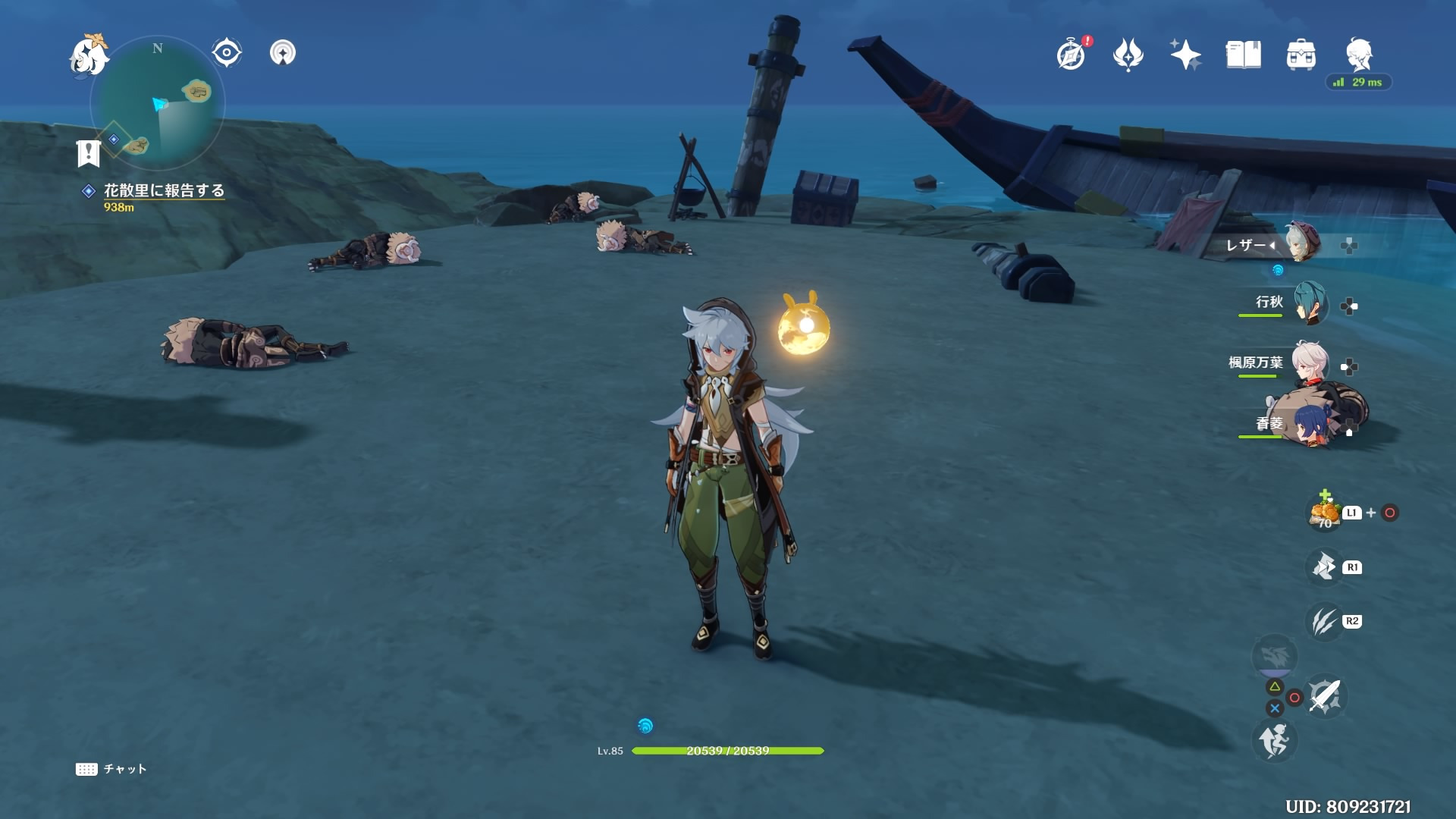This screenshot has height=819, width=1456.
Task: Open the inventory backpack icon
Action: click(x=1301, y=55)
